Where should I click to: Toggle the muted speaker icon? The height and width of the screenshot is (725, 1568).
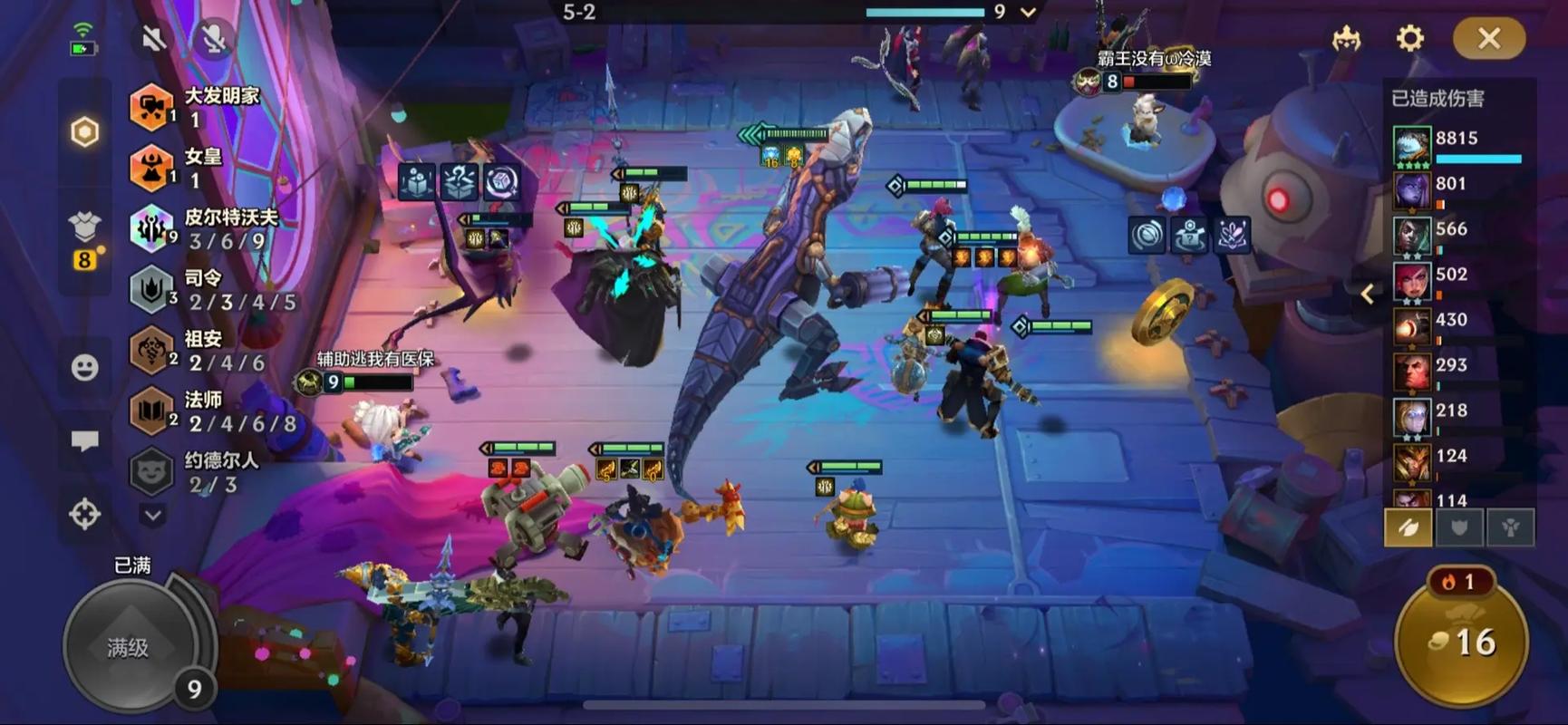(x=154, y=38)
